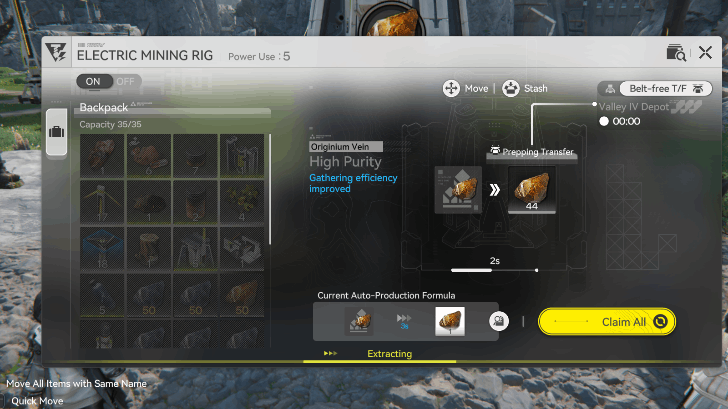
Task: Stash the mined items
Action: coord(525,88)
